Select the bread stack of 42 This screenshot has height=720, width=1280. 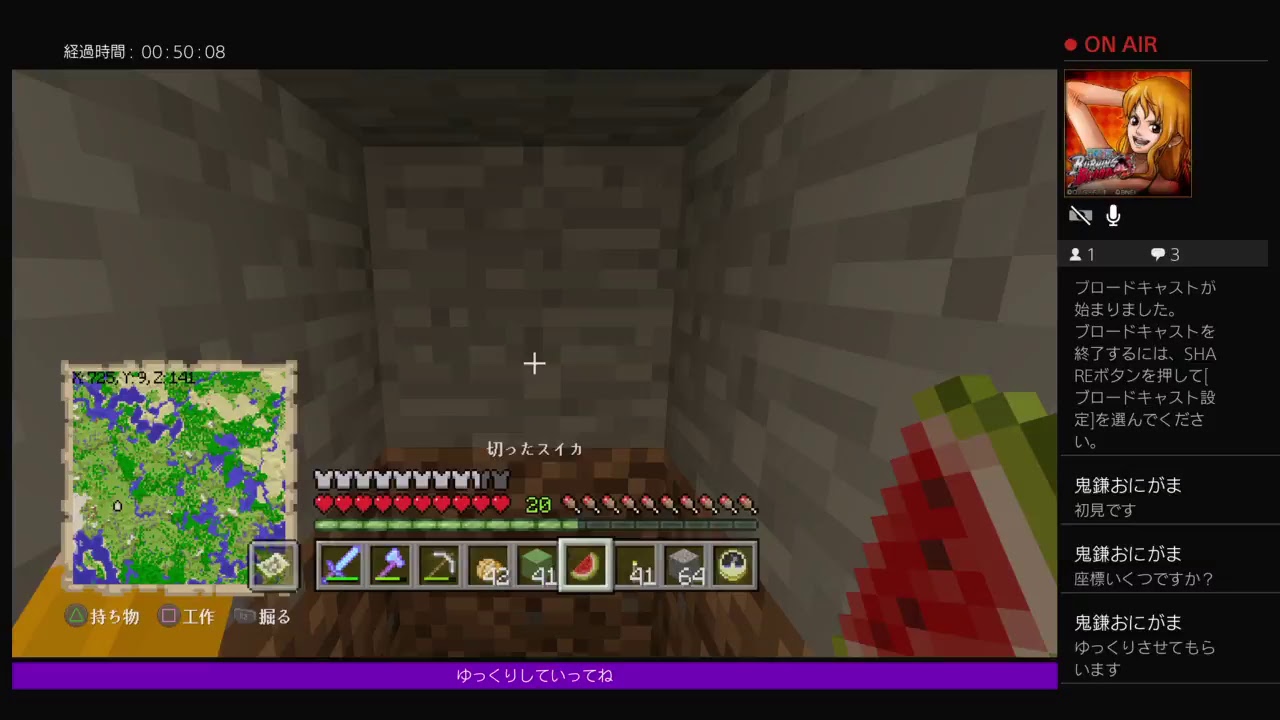coord(489,565)
